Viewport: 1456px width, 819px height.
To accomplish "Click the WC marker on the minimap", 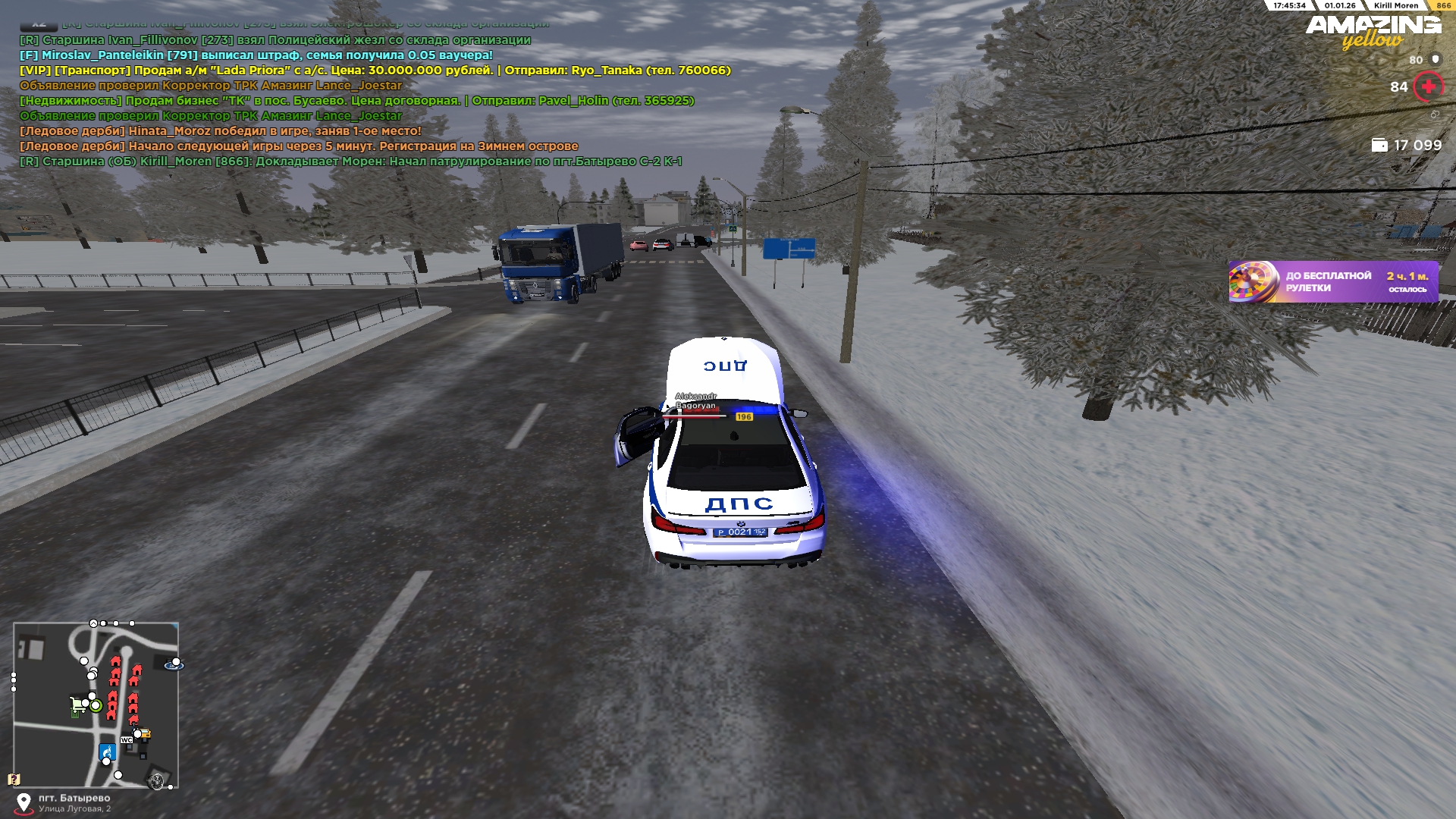I will (126, 740).
